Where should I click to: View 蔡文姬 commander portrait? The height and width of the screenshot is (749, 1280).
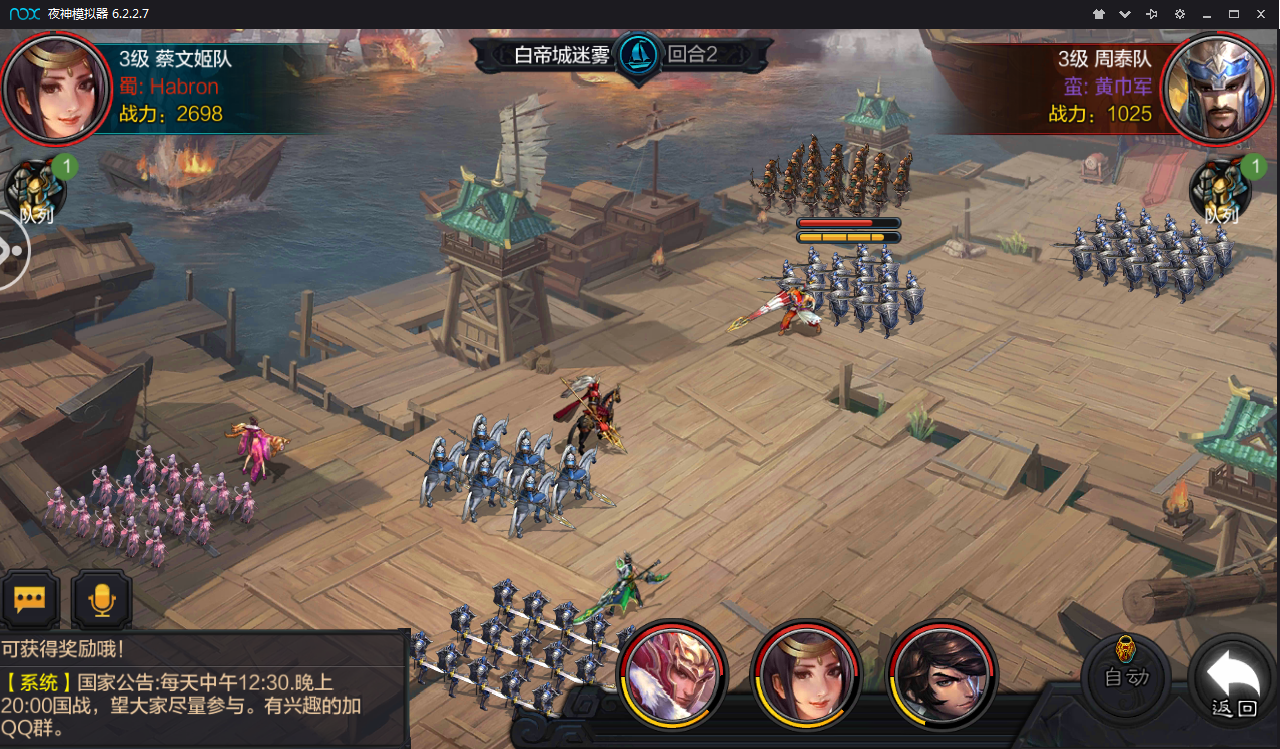coord(55,87)
